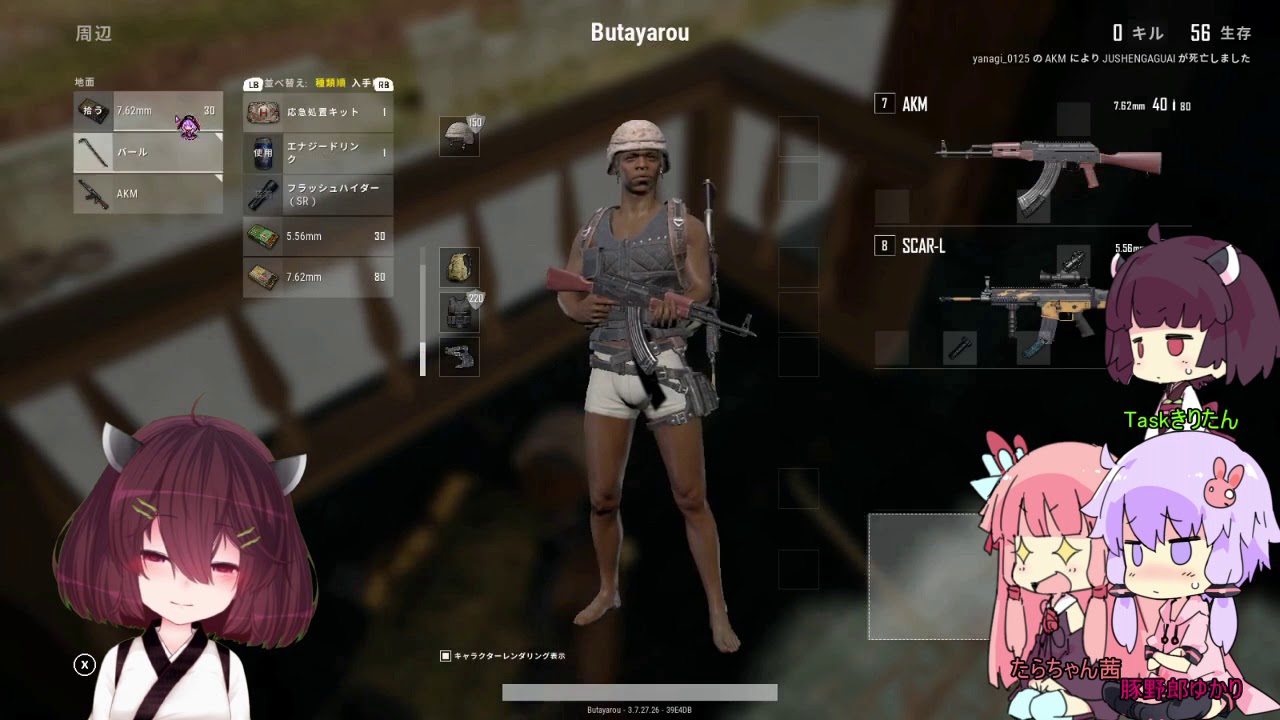1280x720 pixels.
Task: Select the equipped vest icon showing 220
Action: coord(460,311)
